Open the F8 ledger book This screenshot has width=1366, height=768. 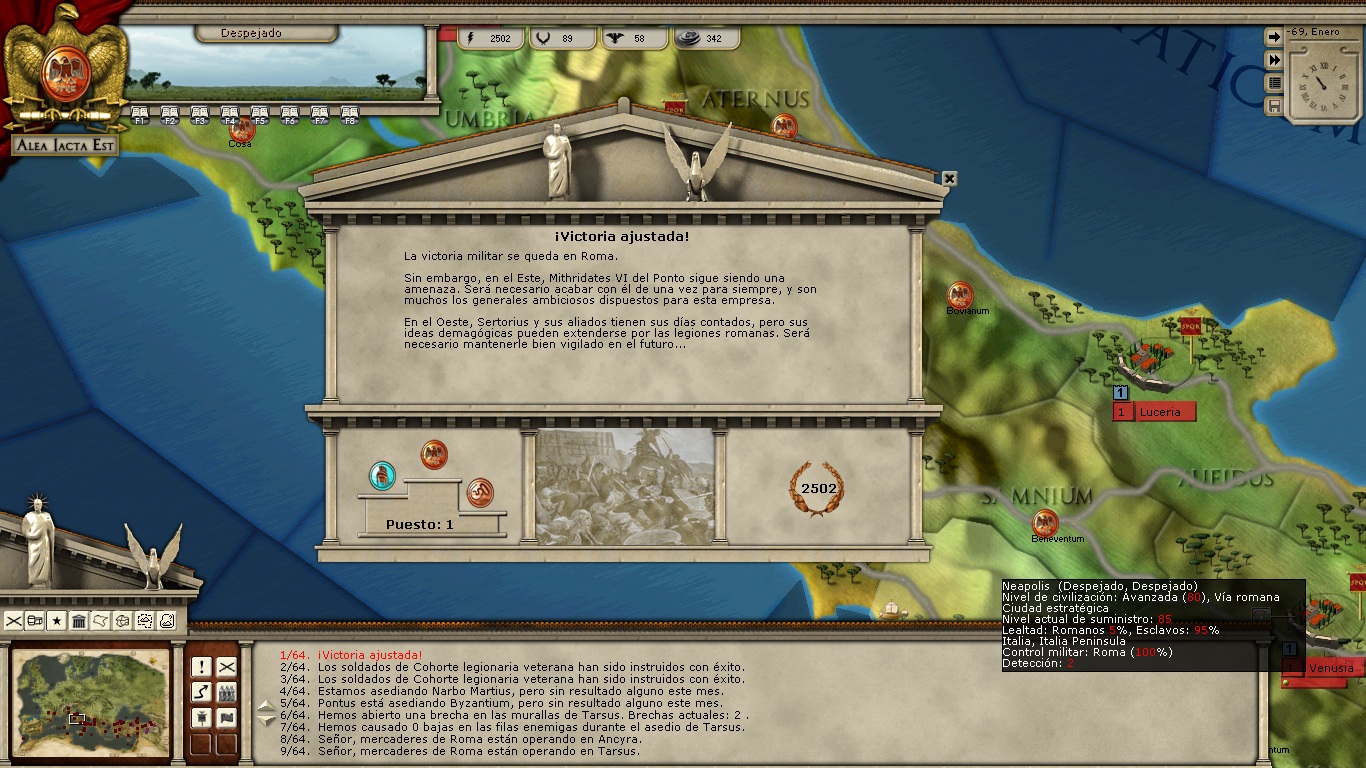[350, 114]
